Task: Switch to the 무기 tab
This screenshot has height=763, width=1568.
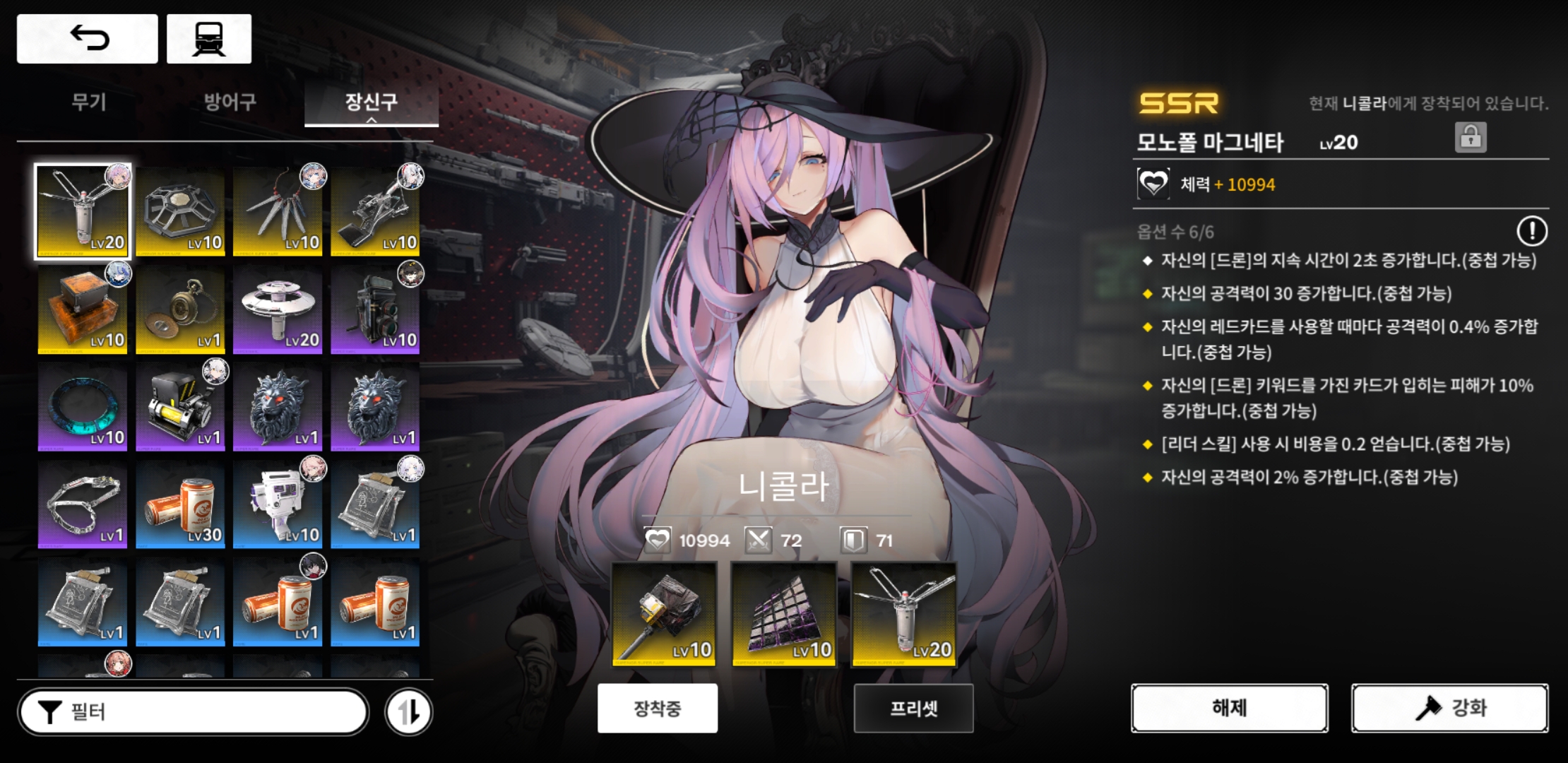Action: [89, 102]
